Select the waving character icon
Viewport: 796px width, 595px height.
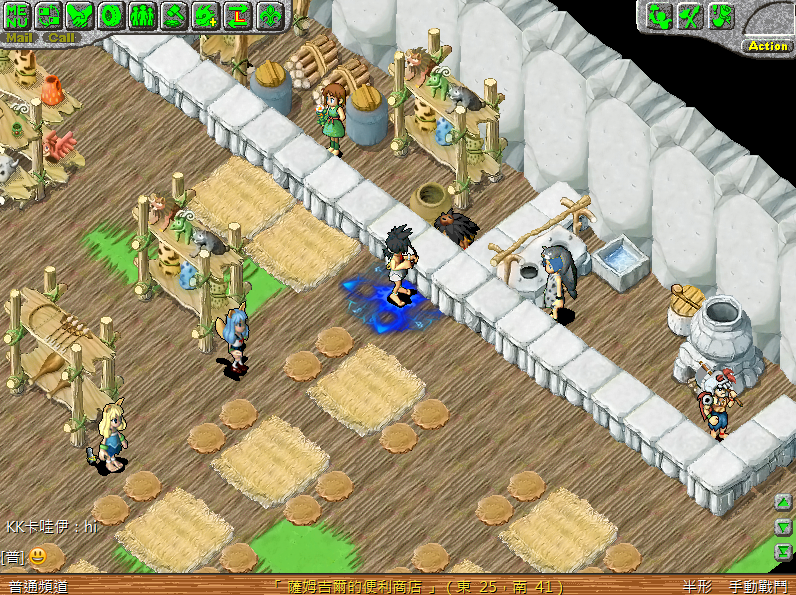pos(659,16)
